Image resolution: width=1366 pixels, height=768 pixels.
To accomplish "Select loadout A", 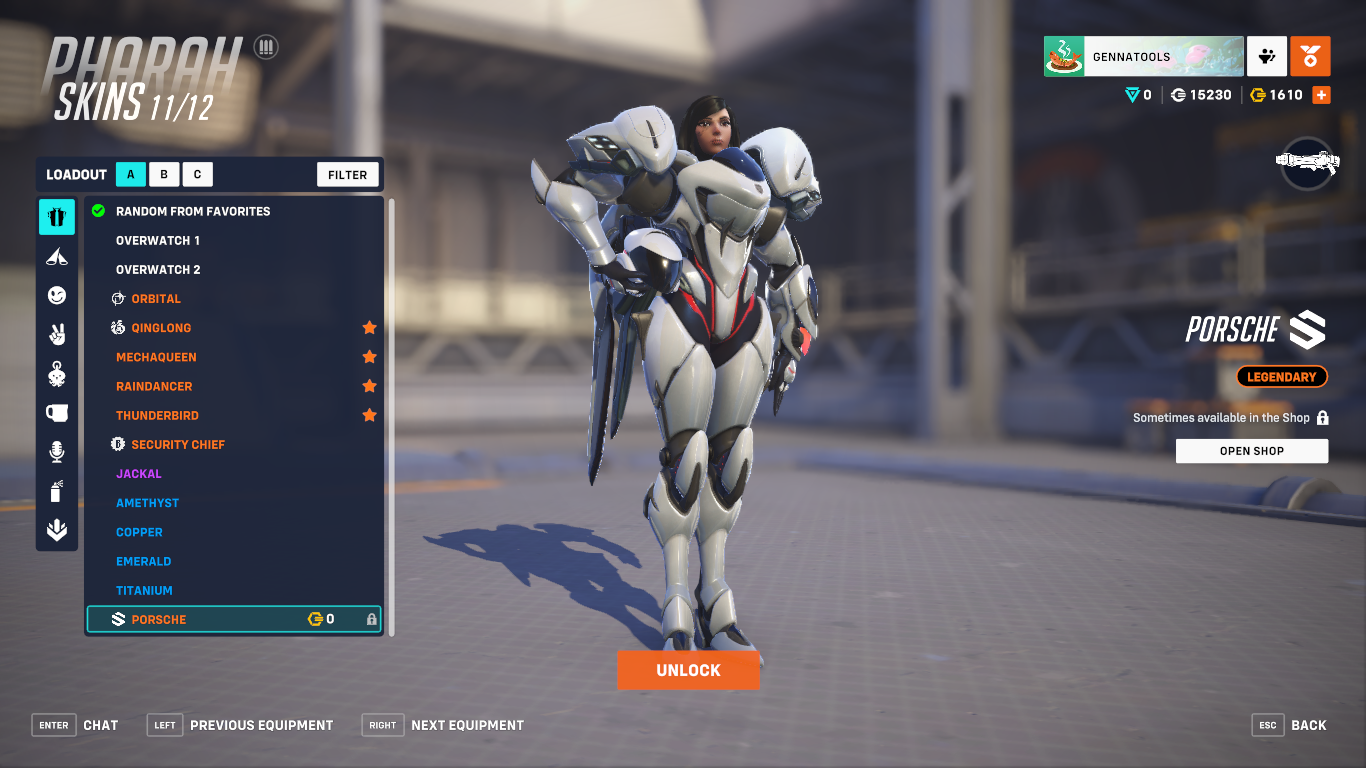I will [130, 175].
